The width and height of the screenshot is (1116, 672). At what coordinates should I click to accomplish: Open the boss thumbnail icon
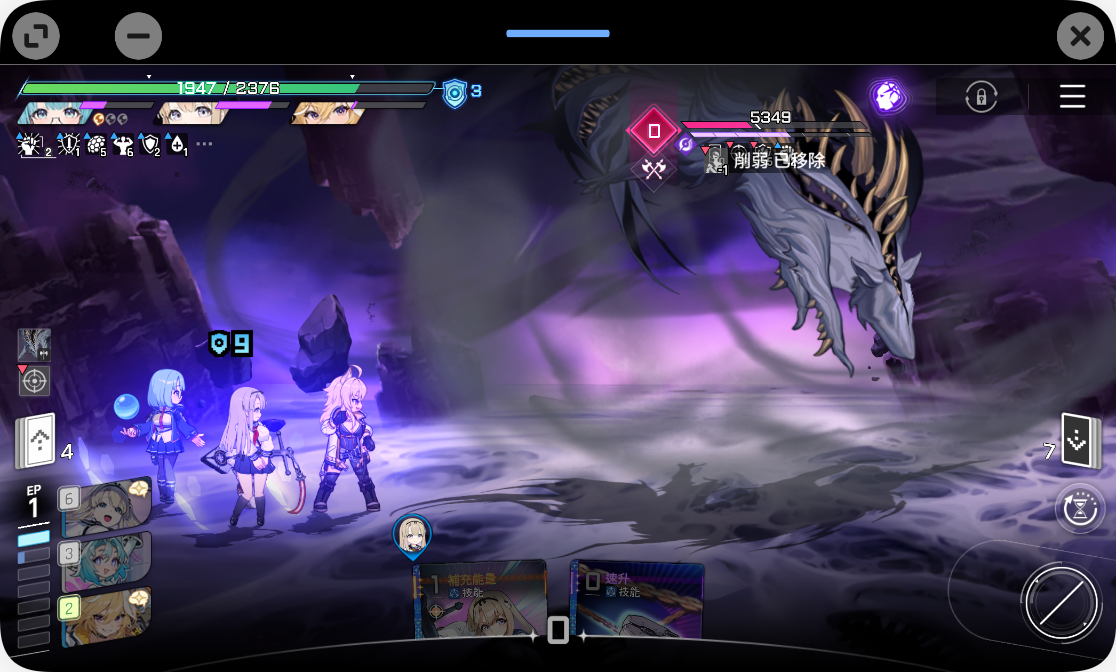[34, 345]
